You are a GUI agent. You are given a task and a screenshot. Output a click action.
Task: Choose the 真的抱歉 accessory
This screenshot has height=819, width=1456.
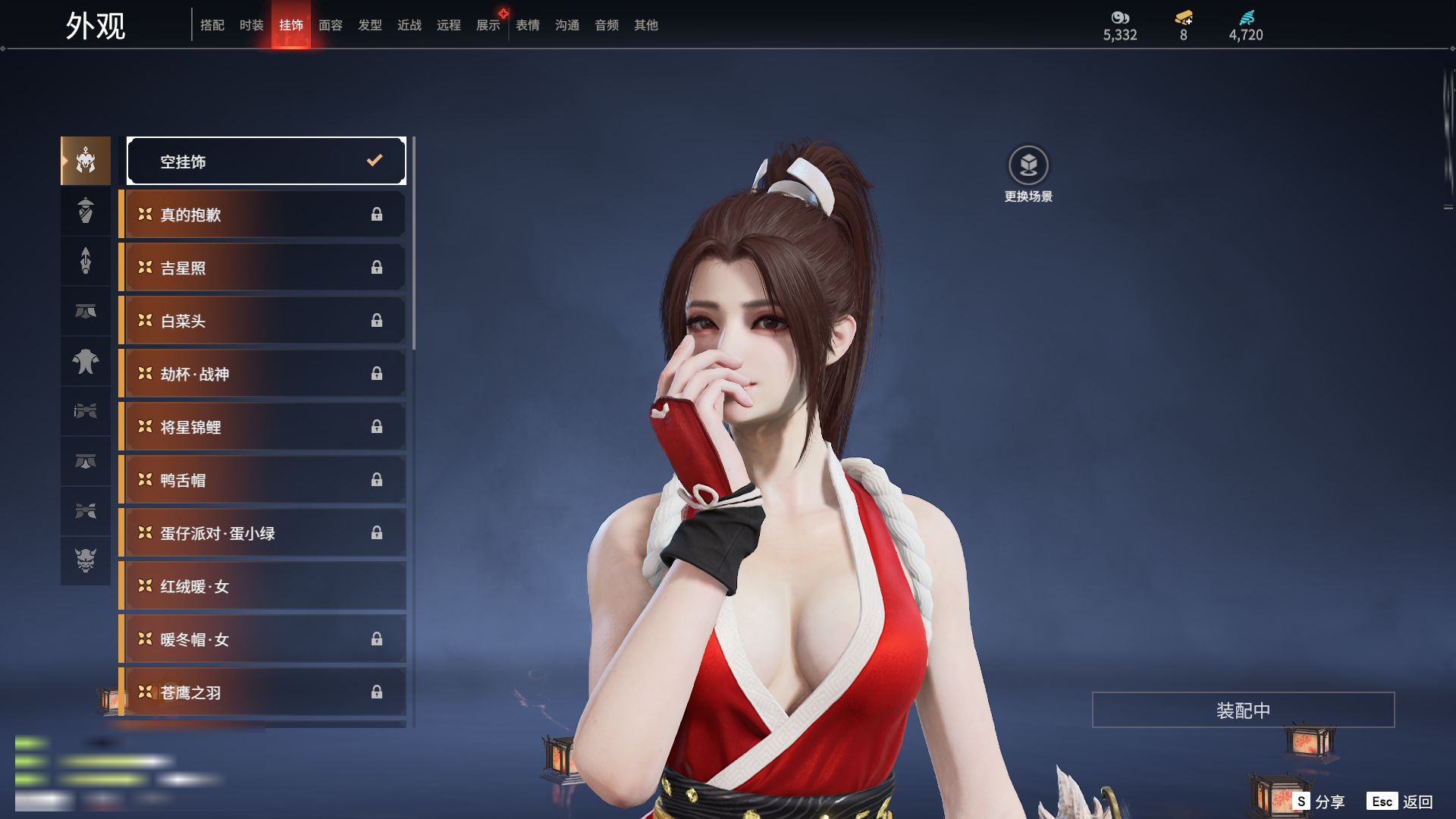262,215
